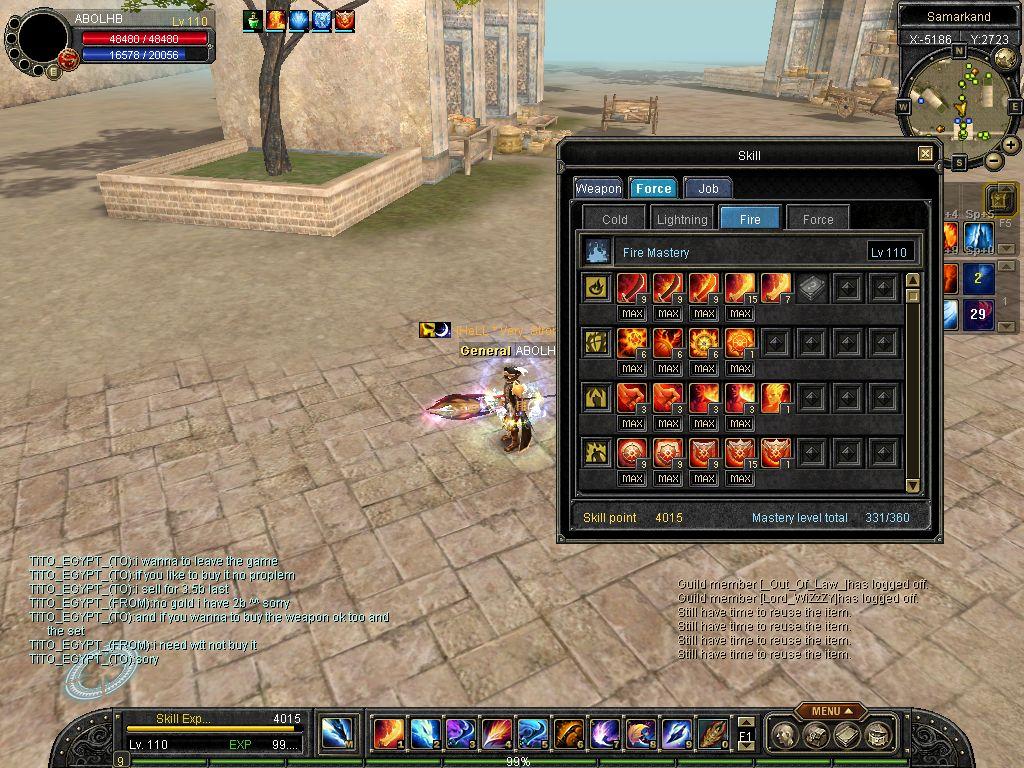Switch hotbar page with the up arrow
Screen dimensions: 1024x768
pyautogui.click(x=745, y=722)
